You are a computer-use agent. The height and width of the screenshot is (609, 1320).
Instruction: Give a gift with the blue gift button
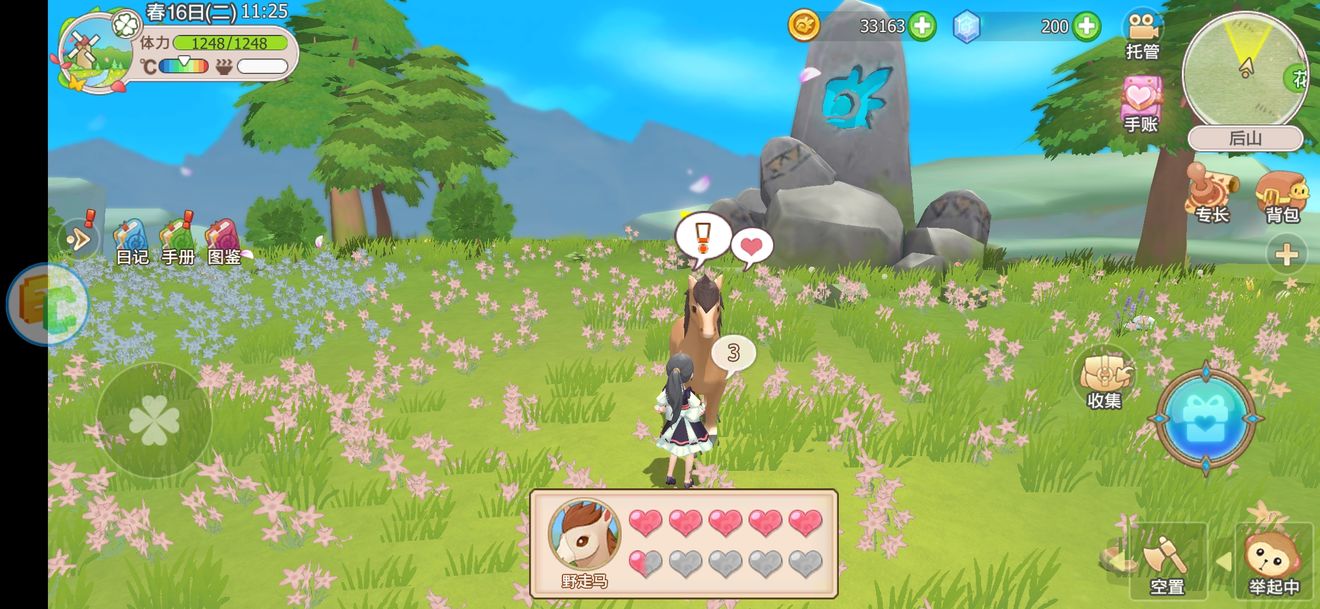[1206, 418]
